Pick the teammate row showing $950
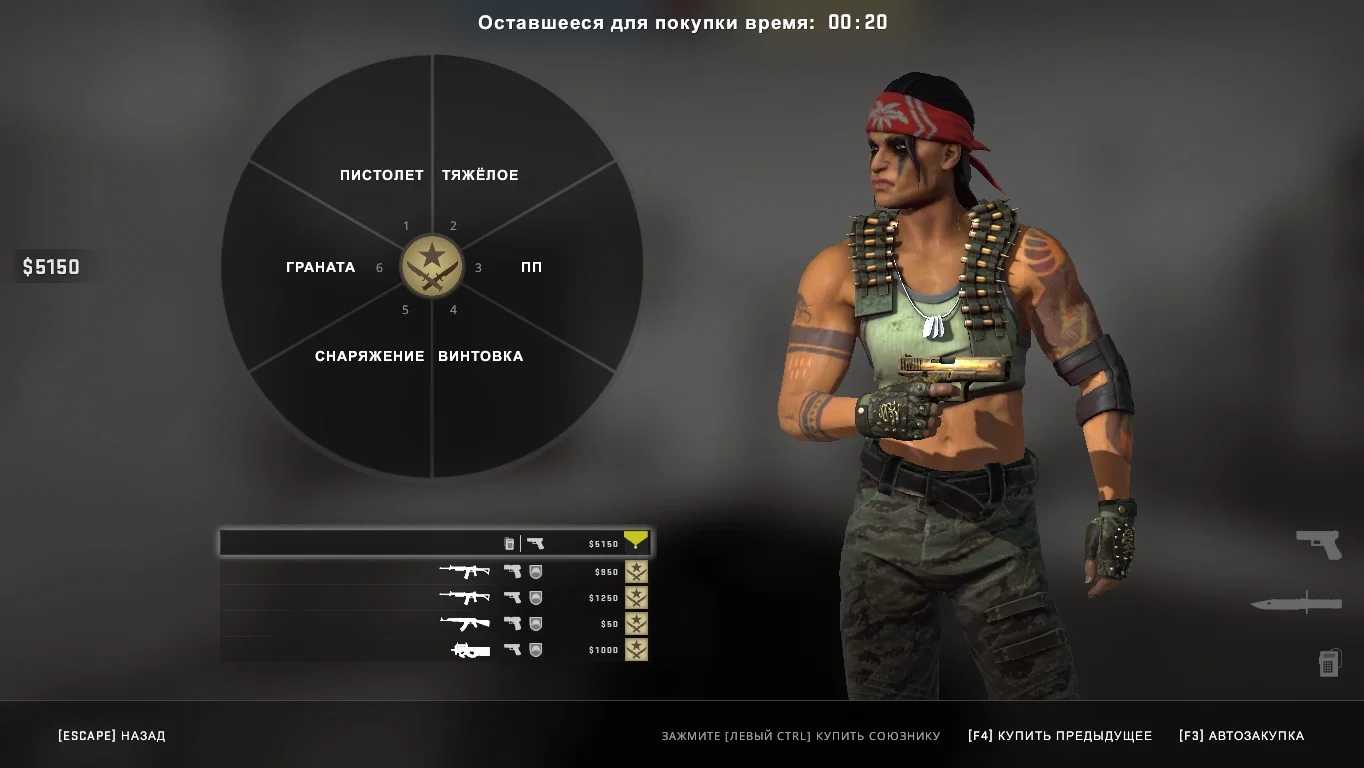This screenshot has width=1364, height=768. [434, 572]
